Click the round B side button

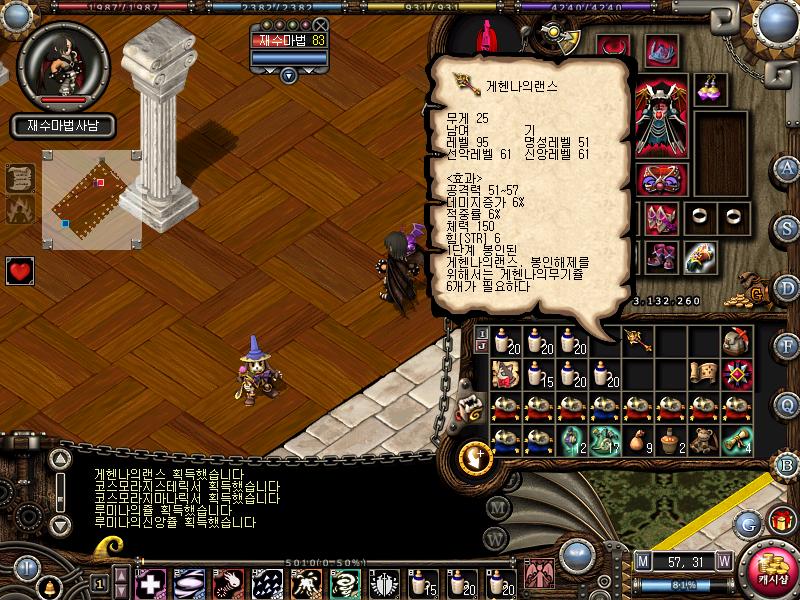[x=788, y=463]
